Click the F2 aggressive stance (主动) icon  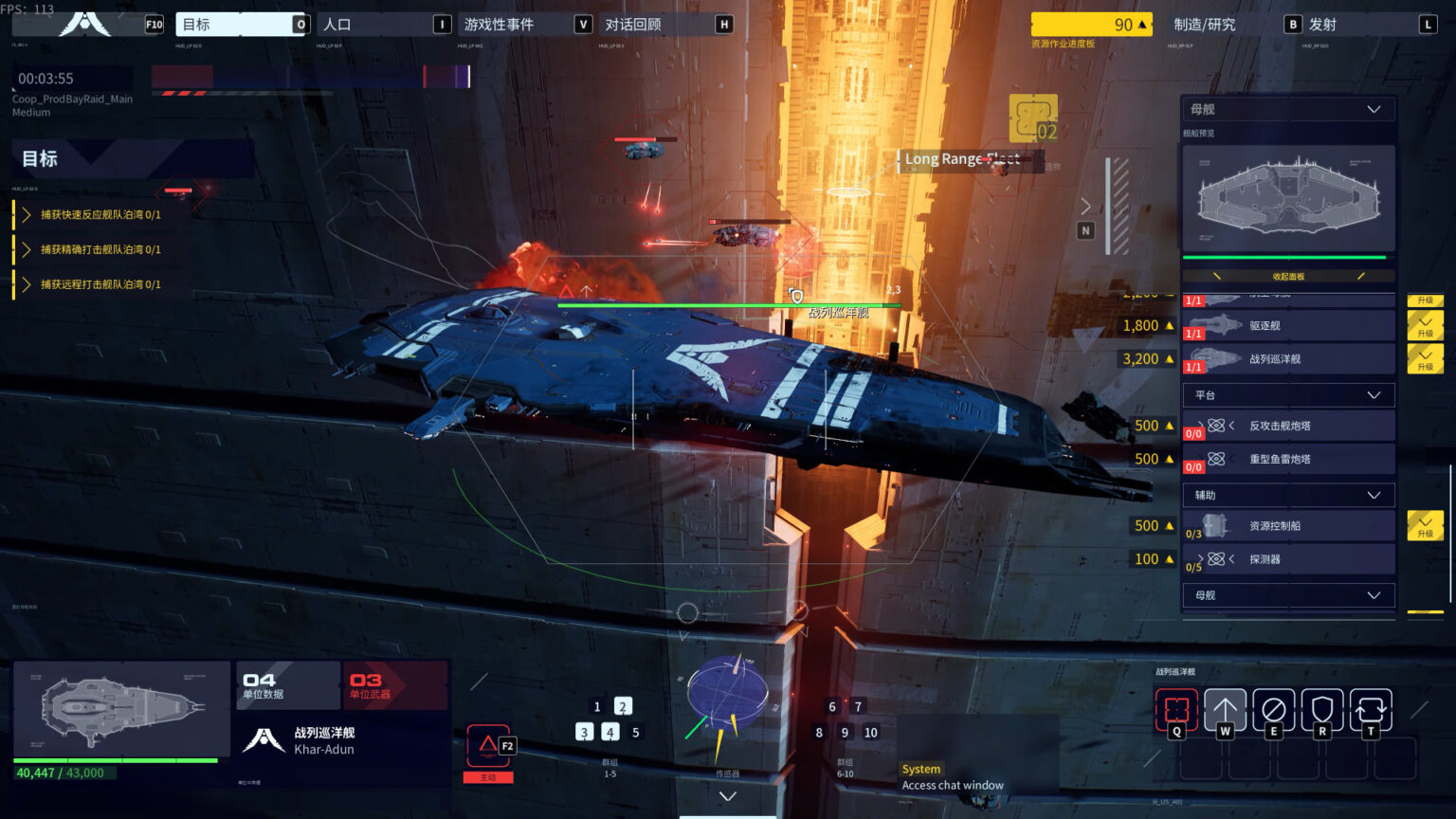(x=488, y=746)
